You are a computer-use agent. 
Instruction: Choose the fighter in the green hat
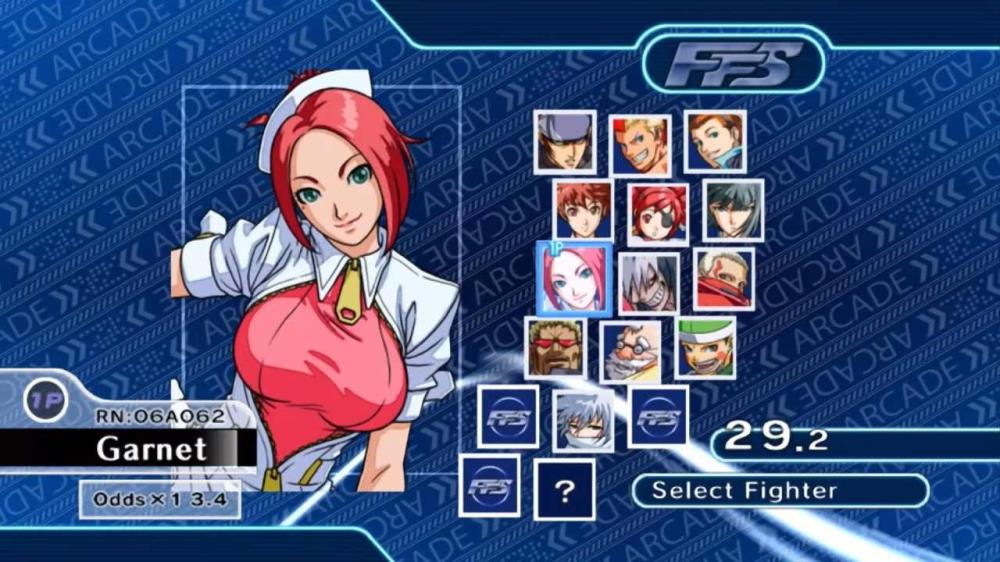(705, 348)
